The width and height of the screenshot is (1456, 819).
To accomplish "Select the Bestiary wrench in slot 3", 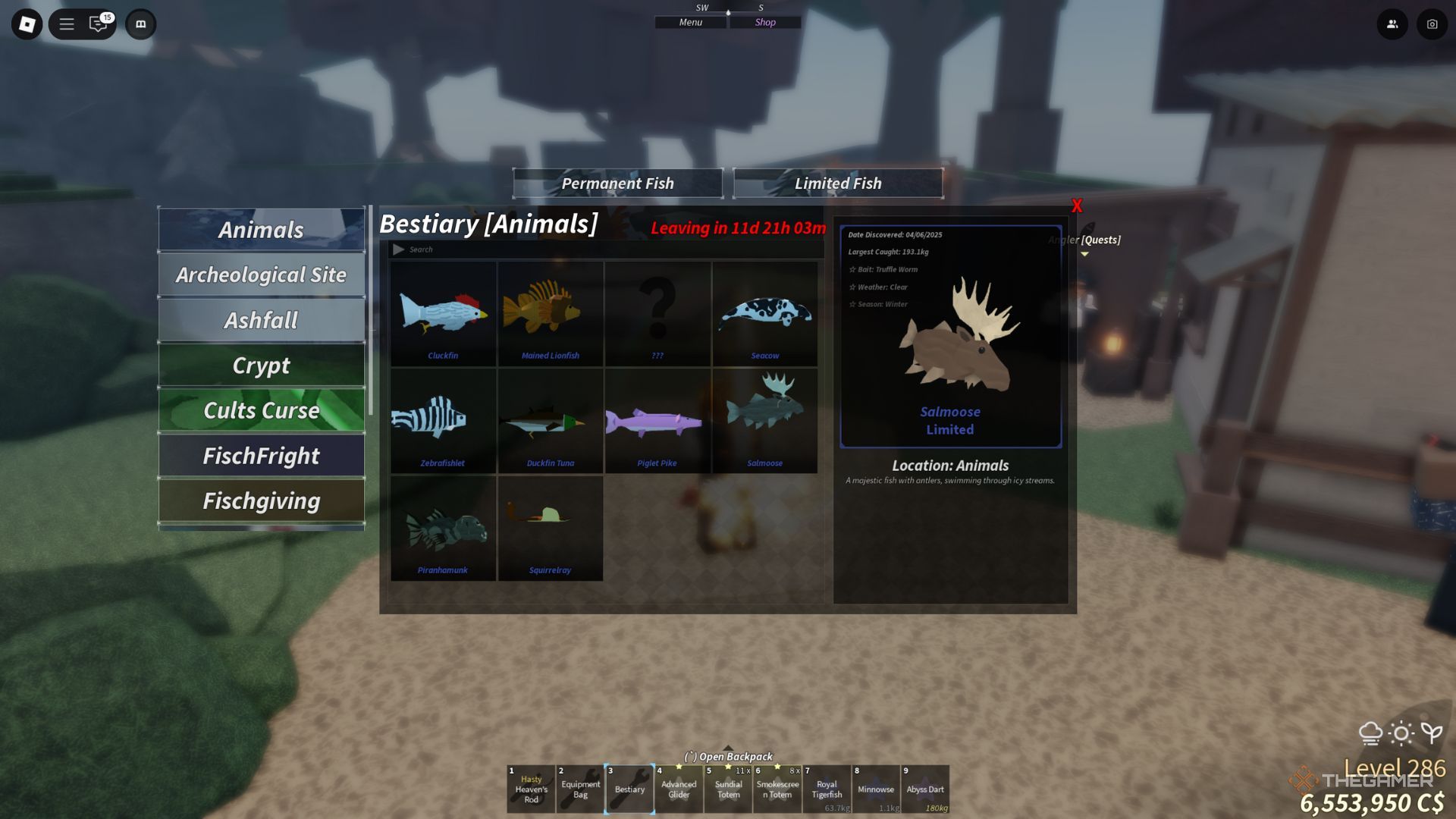I will coord(629,789).
